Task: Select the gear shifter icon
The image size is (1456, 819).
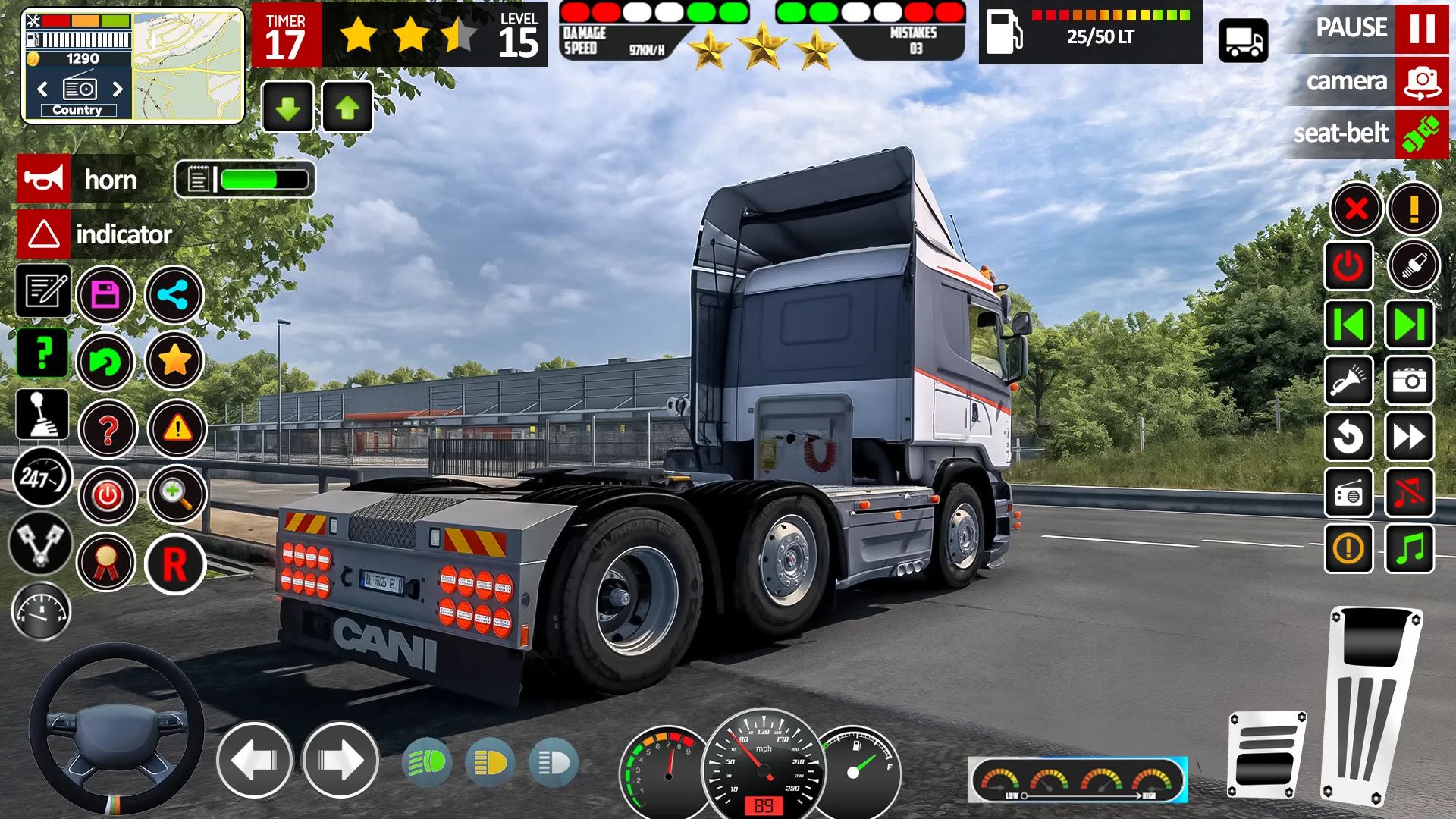Action: point(43,413)
